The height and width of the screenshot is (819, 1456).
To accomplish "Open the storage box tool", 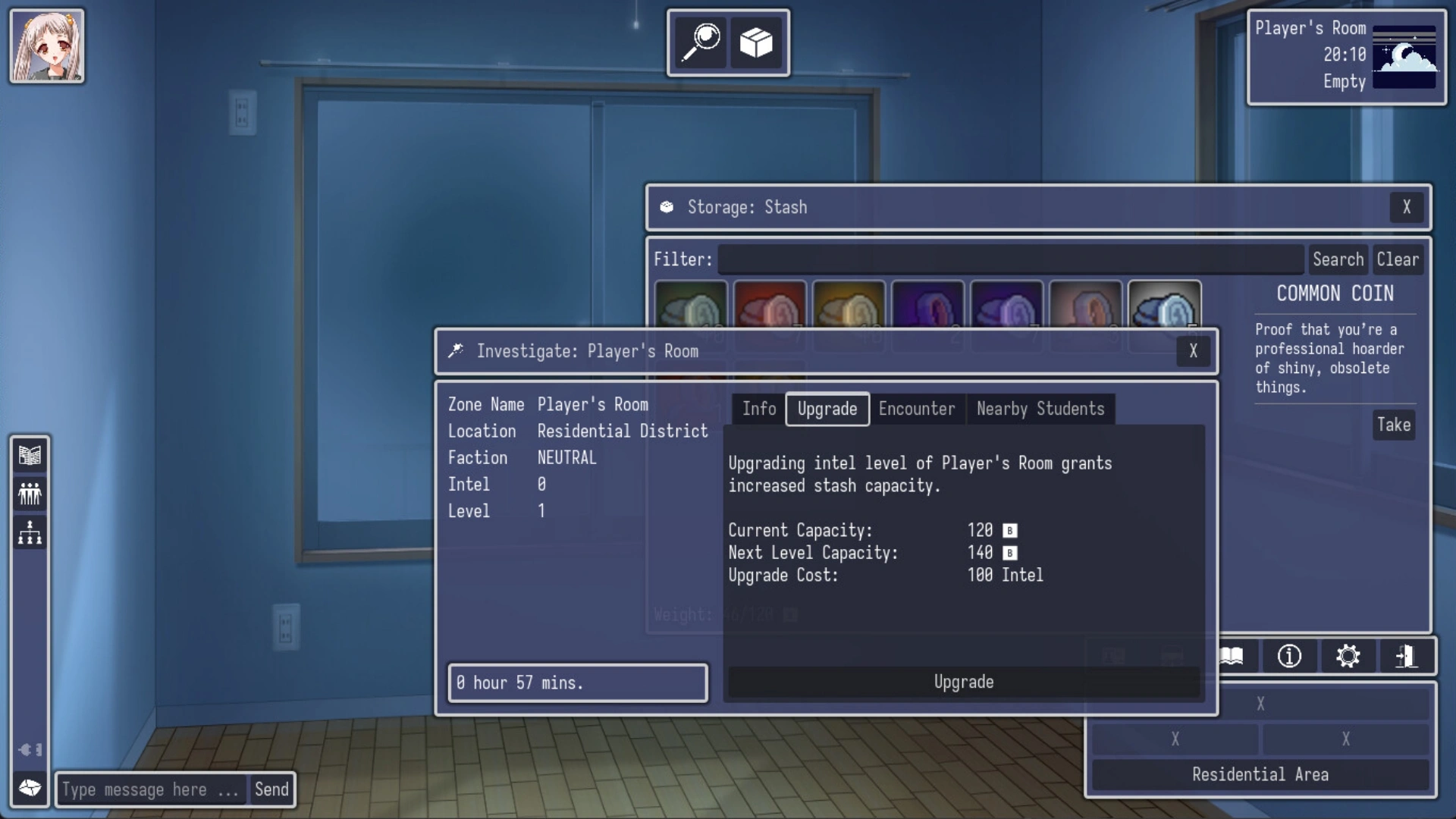I will 756,42.
